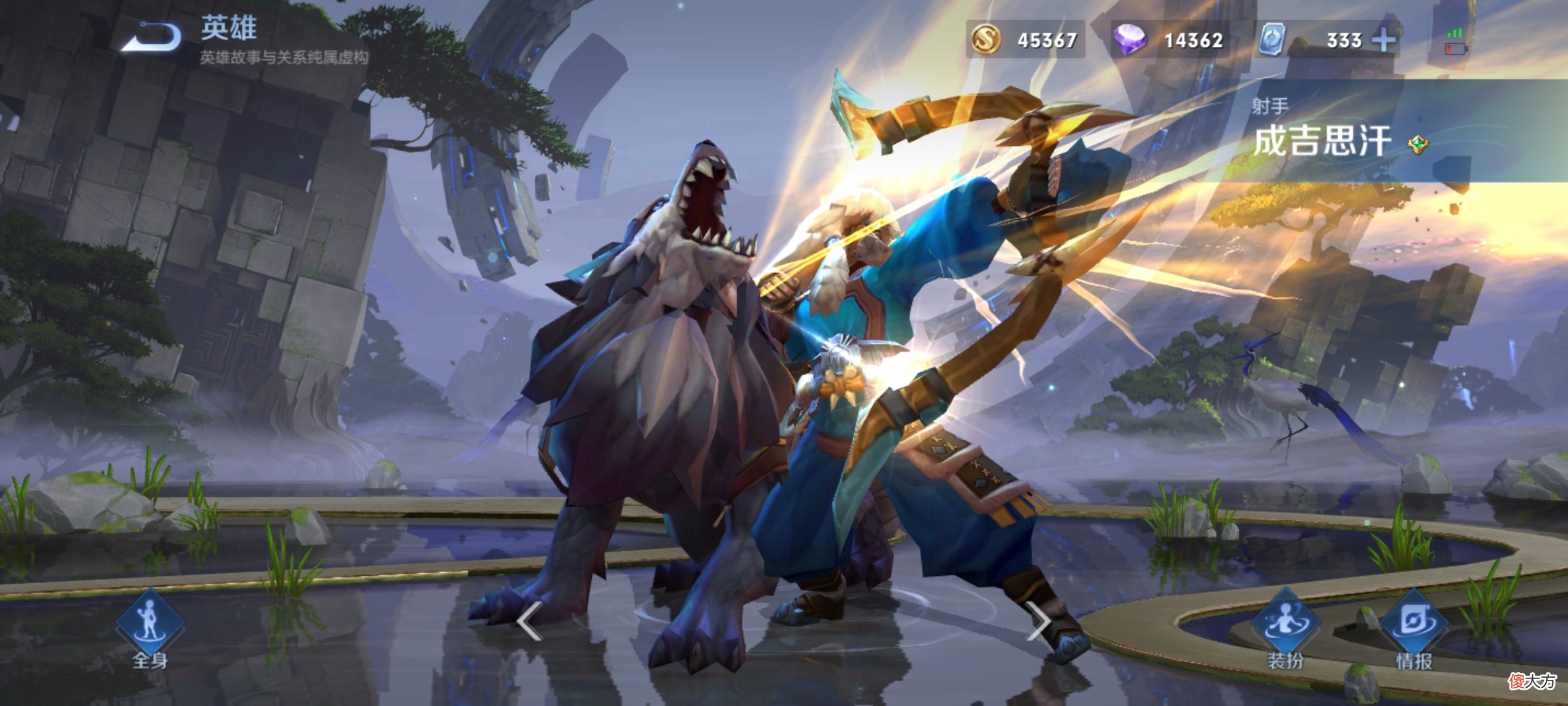Show the next hero with right arrow
Screen dimensions: 1568x706
[1037, 621]
